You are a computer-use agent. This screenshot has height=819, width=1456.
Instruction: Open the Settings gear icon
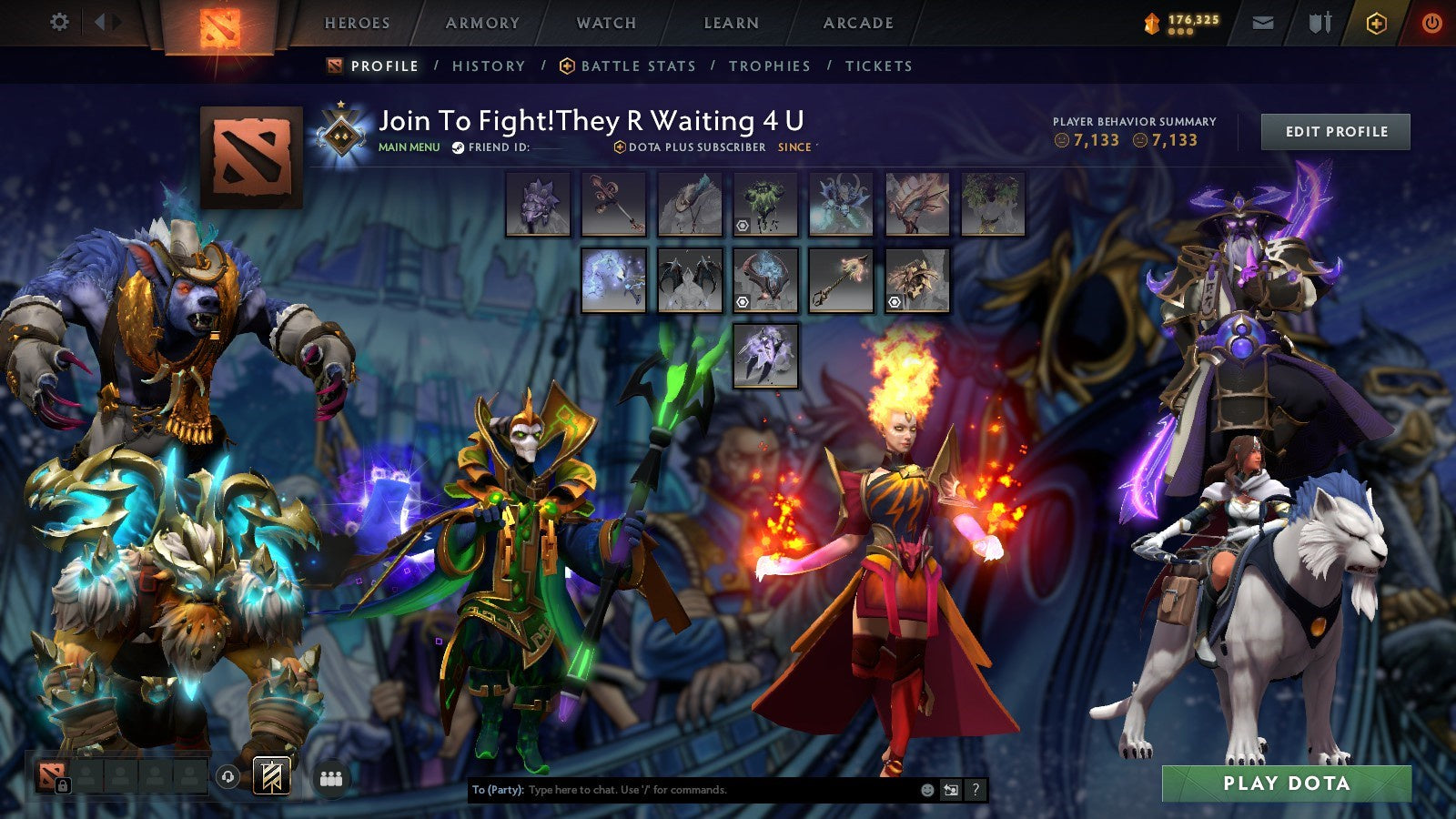click(x=60, y=22)
